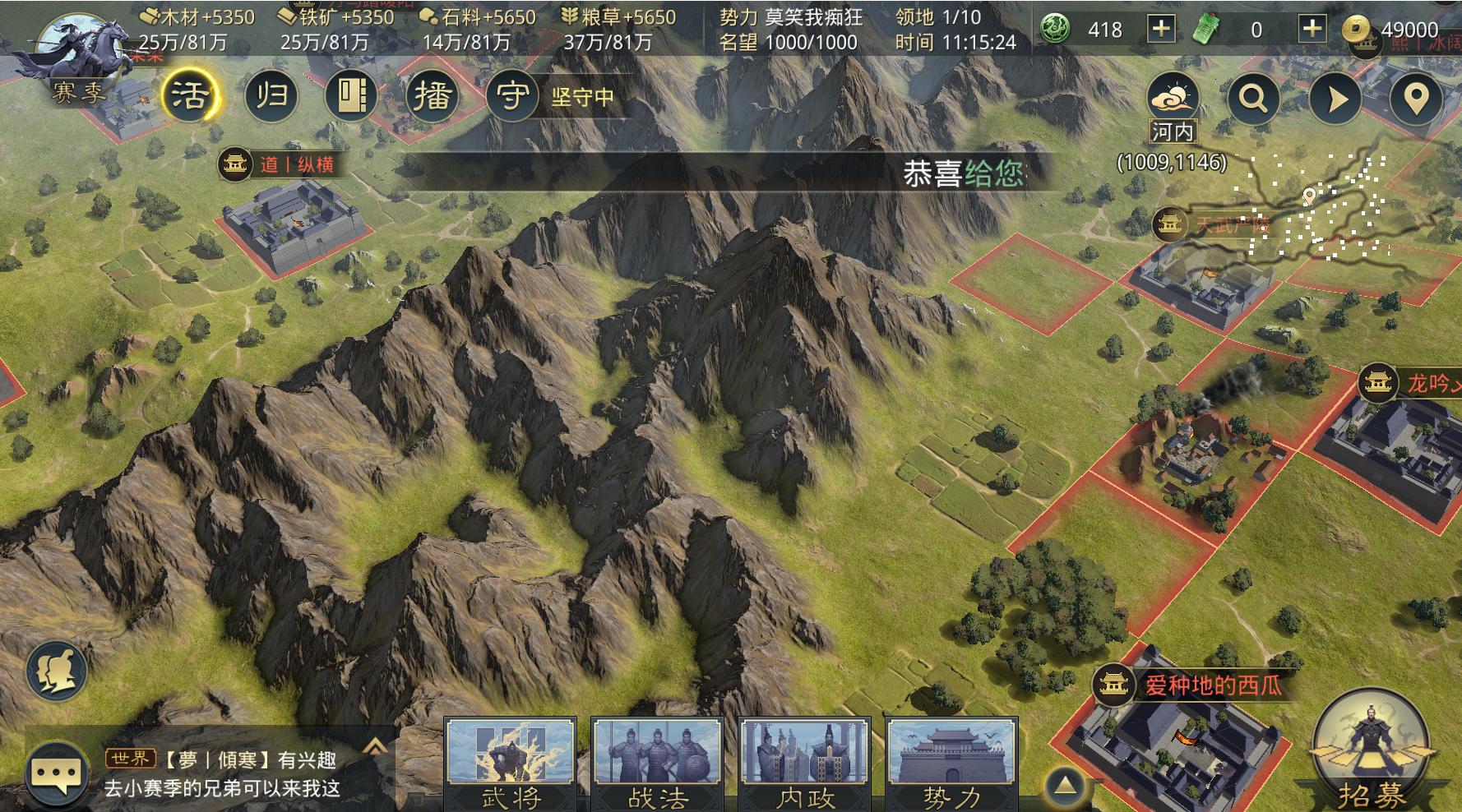Click the 播 broadcast icon
This screenshot has width=1462, height=812.
(x=432, y=96)
